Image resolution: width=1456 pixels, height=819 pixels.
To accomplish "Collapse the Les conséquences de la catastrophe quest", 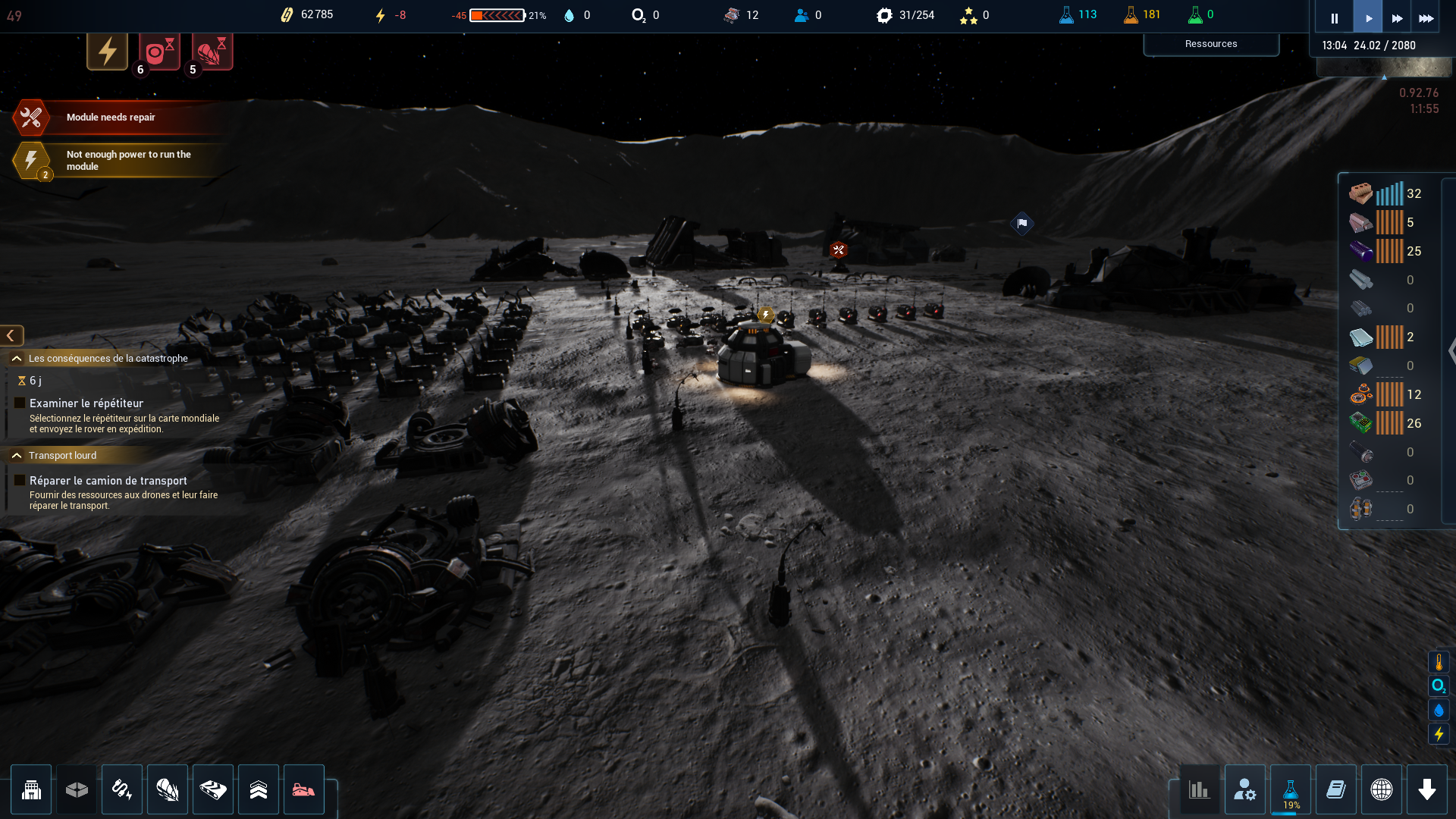I will tap(17, 358).
